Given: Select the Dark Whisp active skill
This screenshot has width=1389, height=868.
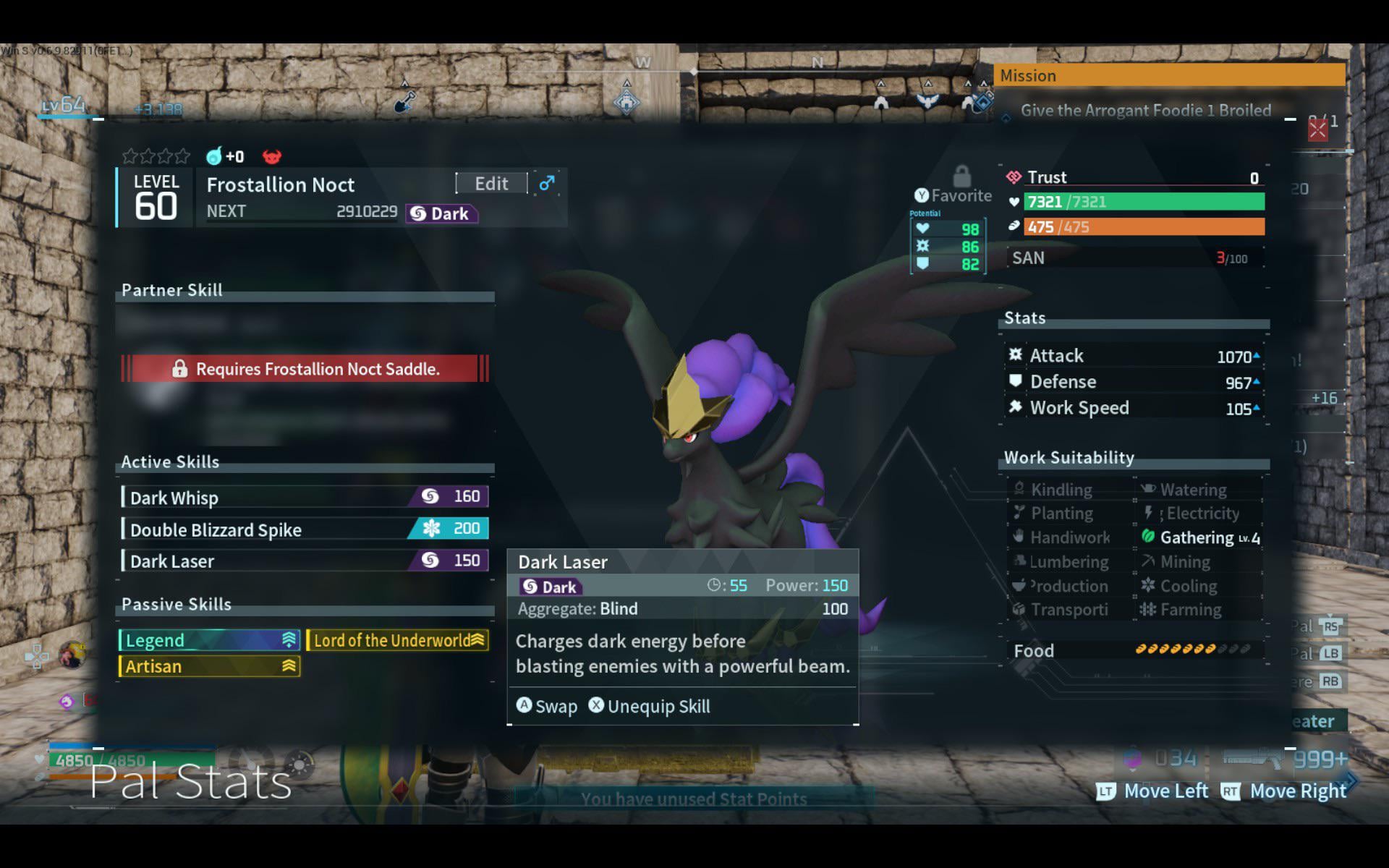Looking at the screenshot, I should (305, 497).
